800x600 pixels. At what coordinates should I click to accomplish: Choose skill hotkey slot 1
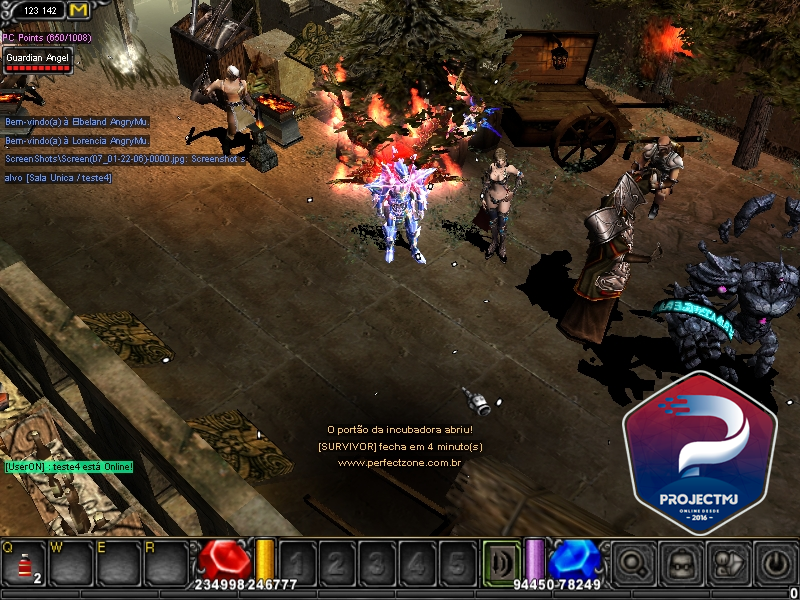[296, 563]
